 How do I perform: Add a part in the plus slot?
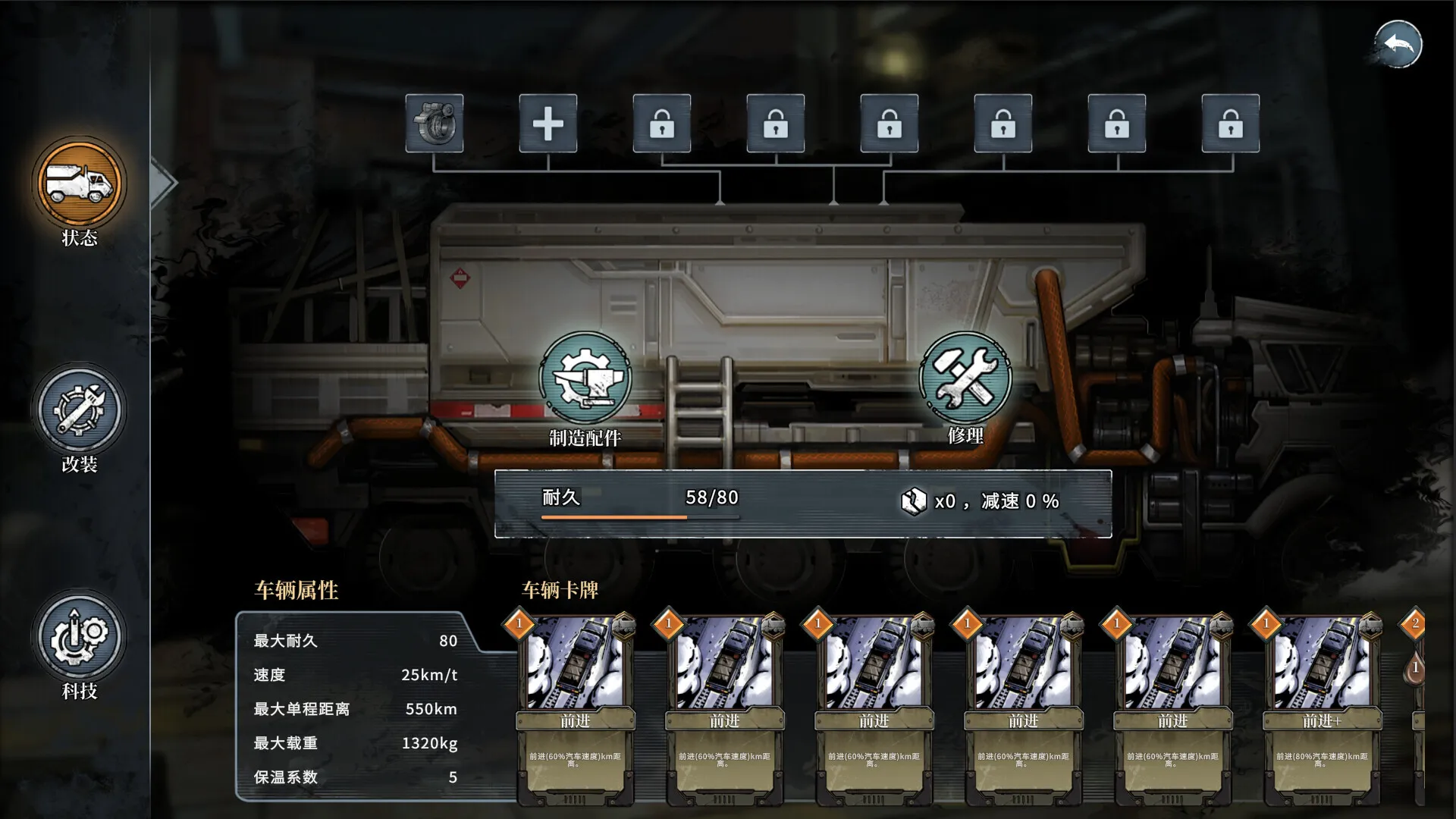point(548,123)
